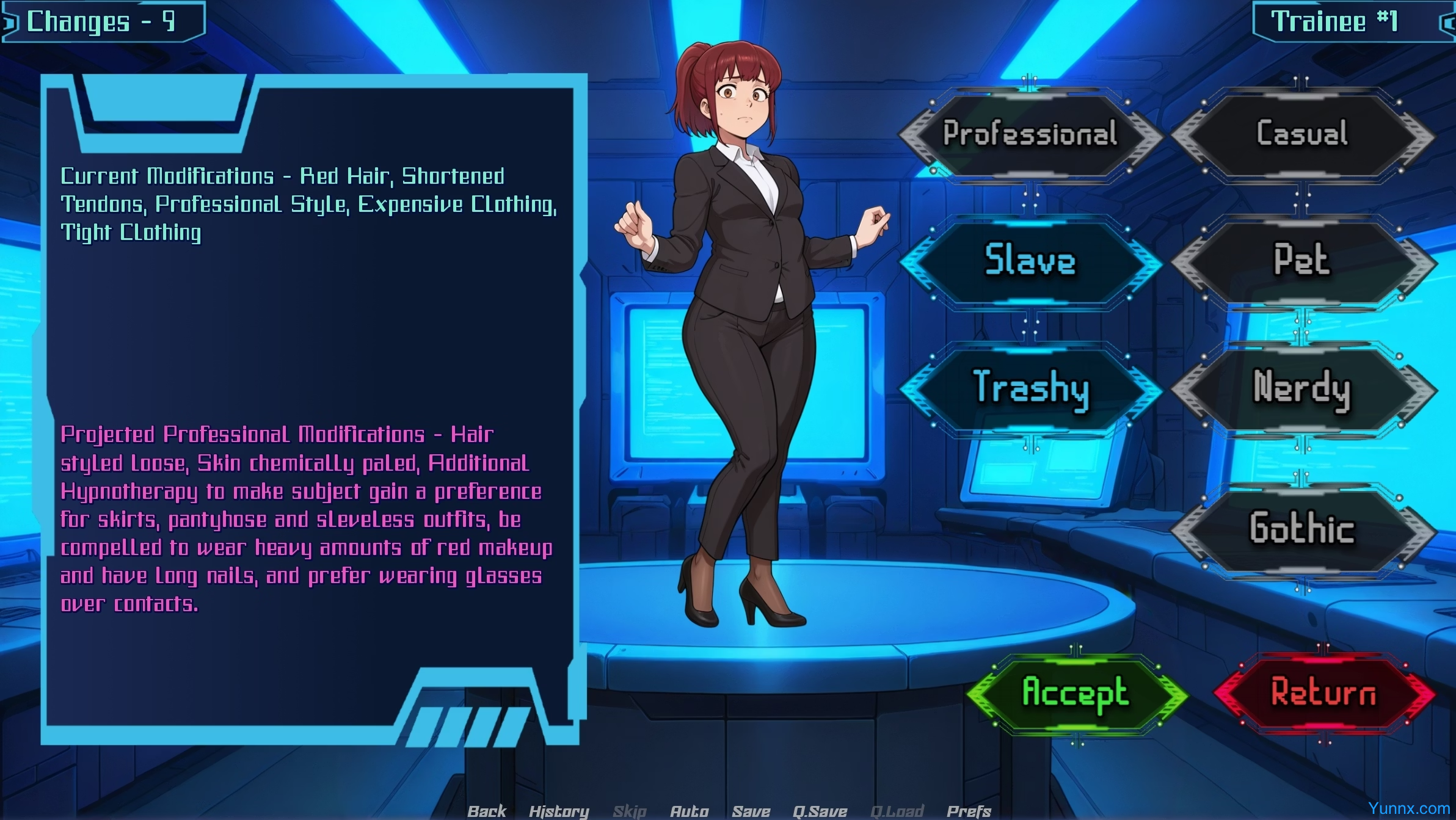Pick the Slave style button
This screenshot has height=820, width=1456.
pyautogui.click(x=1030, y=261)
